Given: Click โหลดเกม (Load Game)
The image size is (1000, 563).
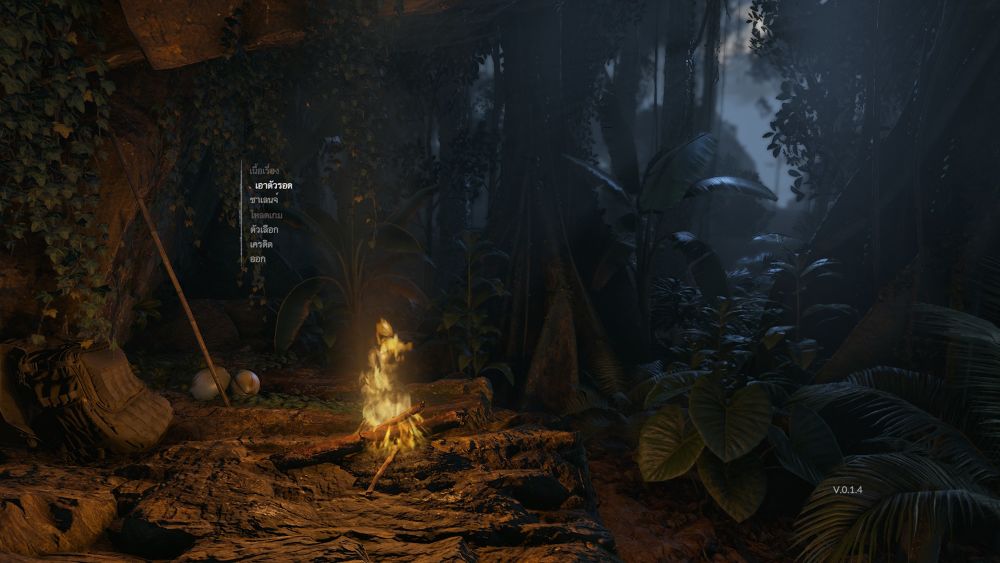Looking at the screenshot, I should (266, 215).
